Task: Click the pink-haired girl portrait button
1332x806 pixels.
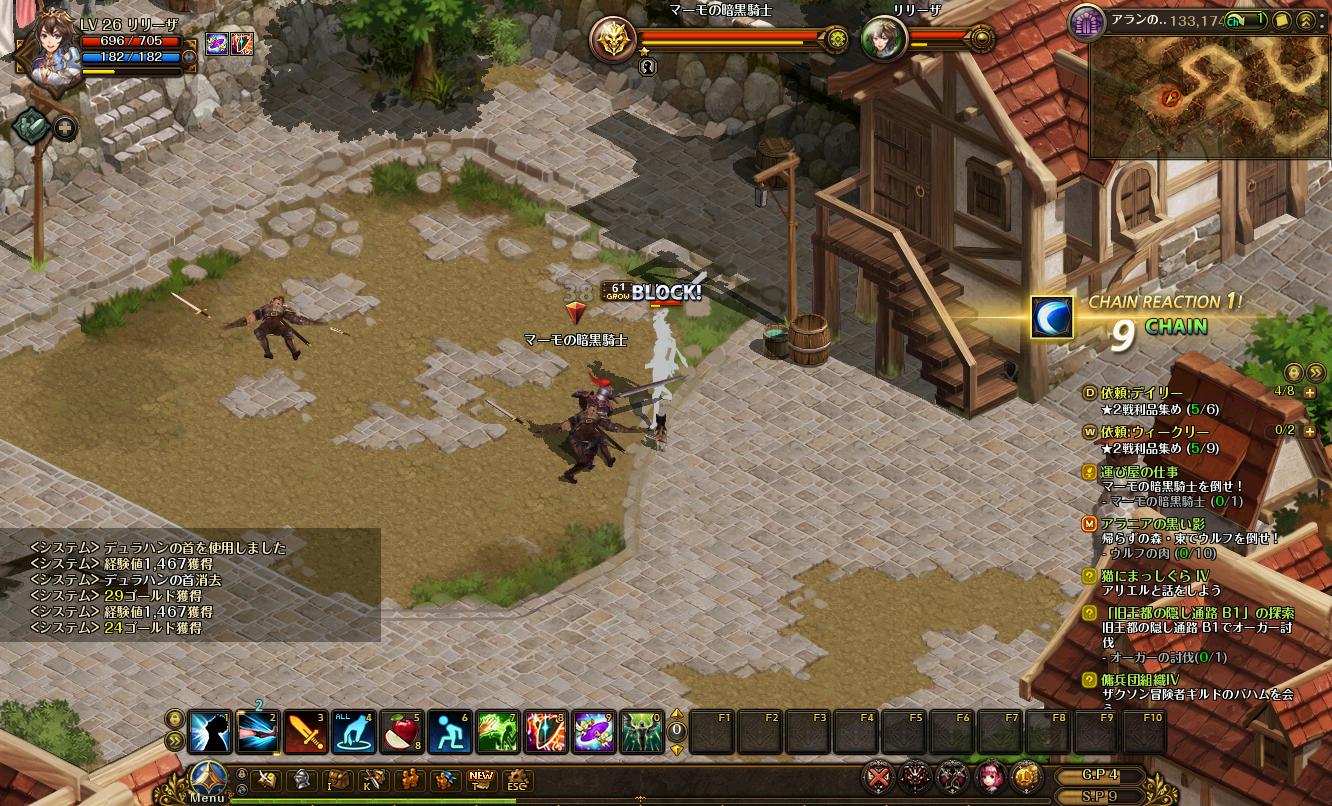Action: (990, 776)
